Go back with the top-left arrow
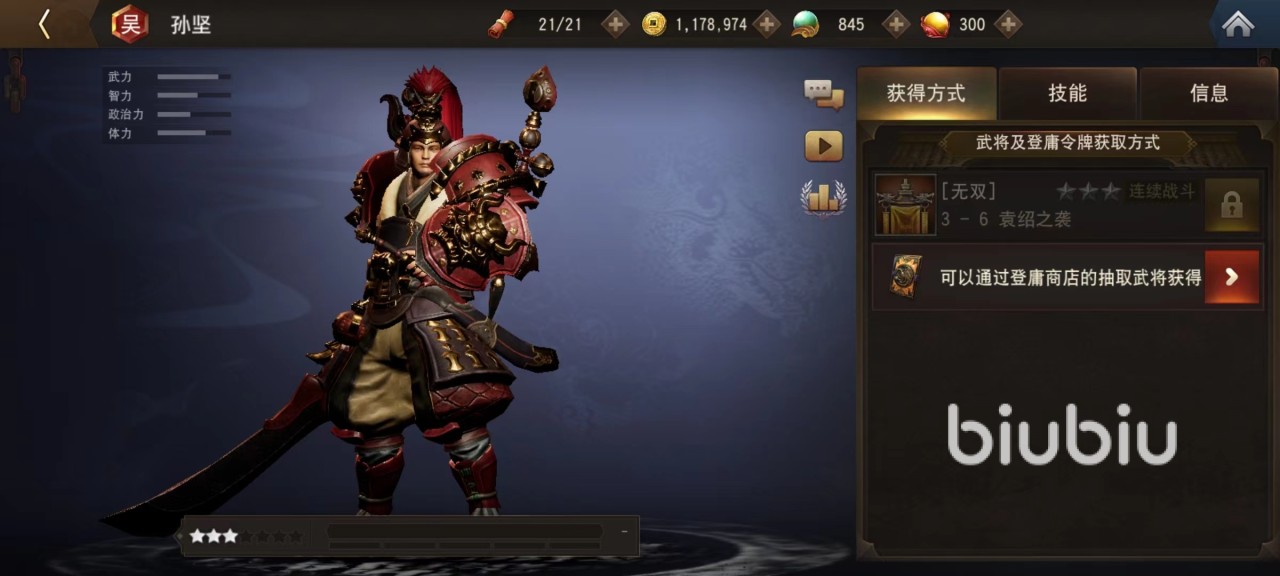 (x=44, y=24)
